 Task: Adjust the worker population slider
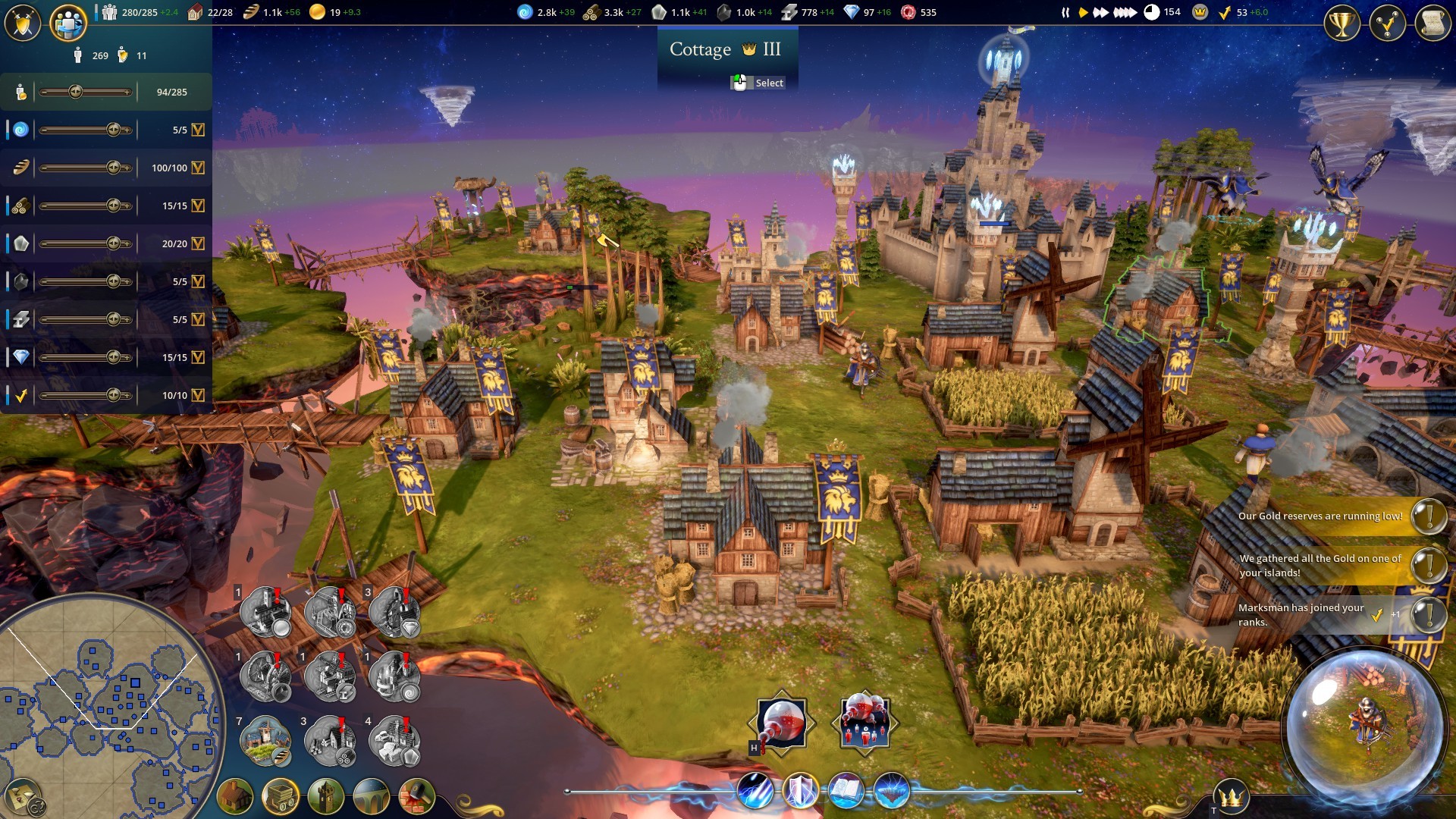[76, 92]
